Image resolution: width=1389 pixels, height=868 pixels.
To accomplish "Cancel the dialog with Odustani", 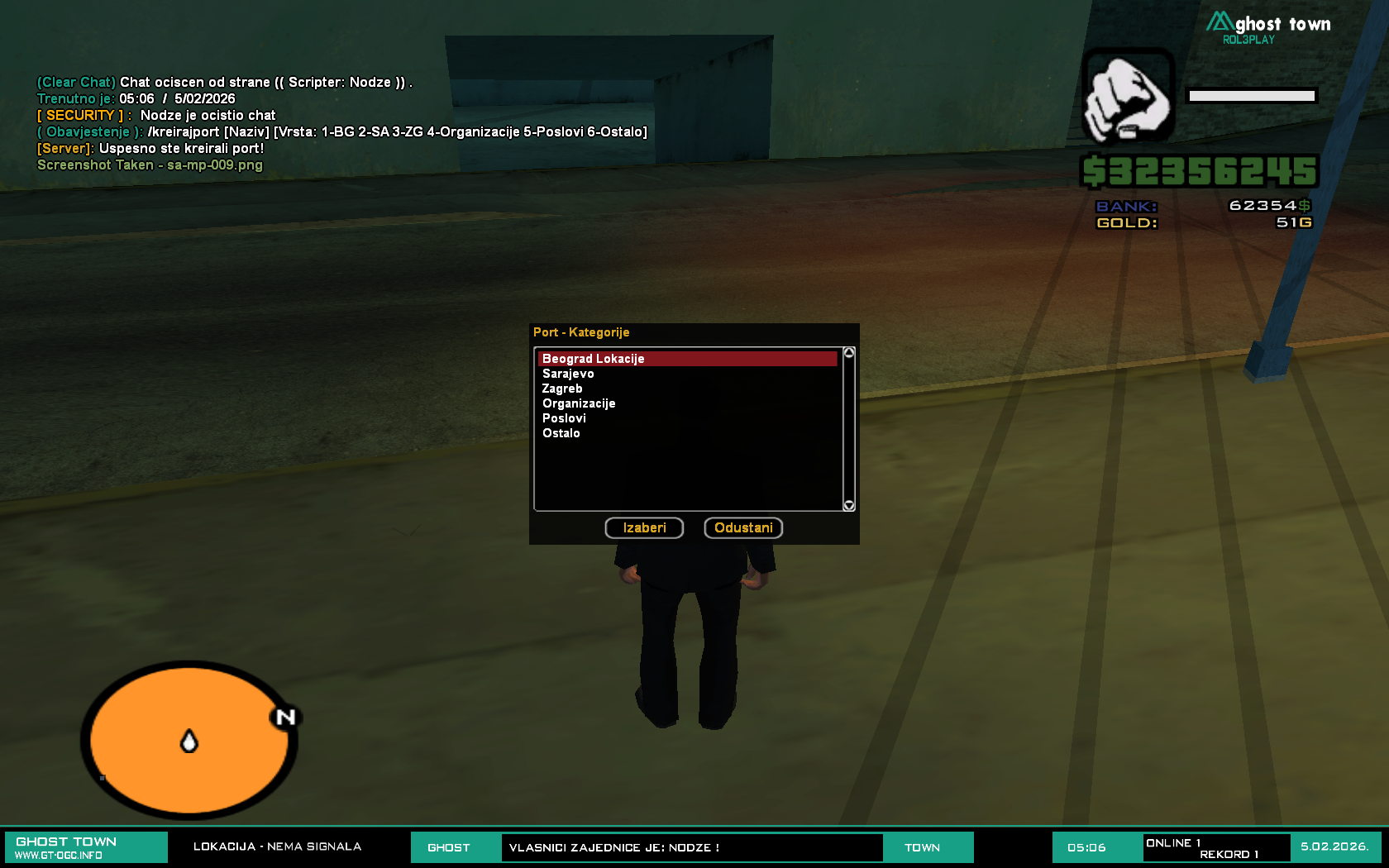I will (743, 527).
